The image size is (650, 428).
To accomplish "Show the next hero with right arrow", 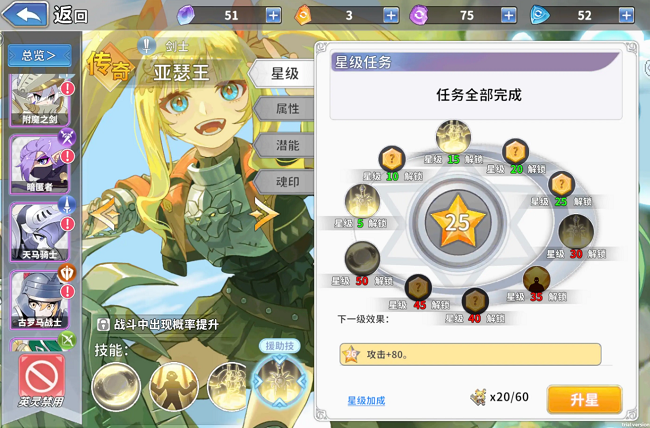I will [264, 211].
